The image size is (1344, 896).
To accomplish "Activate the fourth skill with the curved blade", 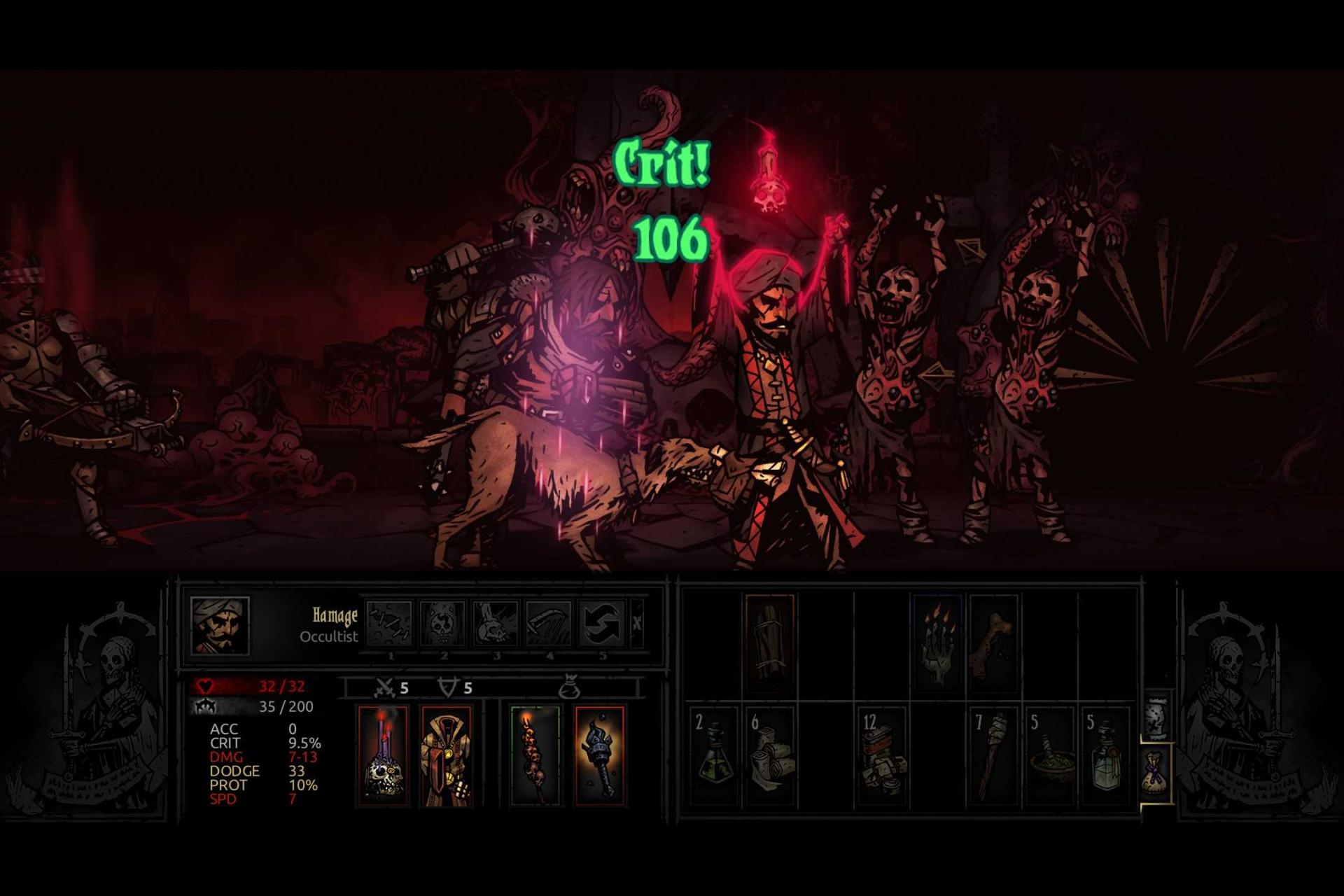I will [549, 623].
